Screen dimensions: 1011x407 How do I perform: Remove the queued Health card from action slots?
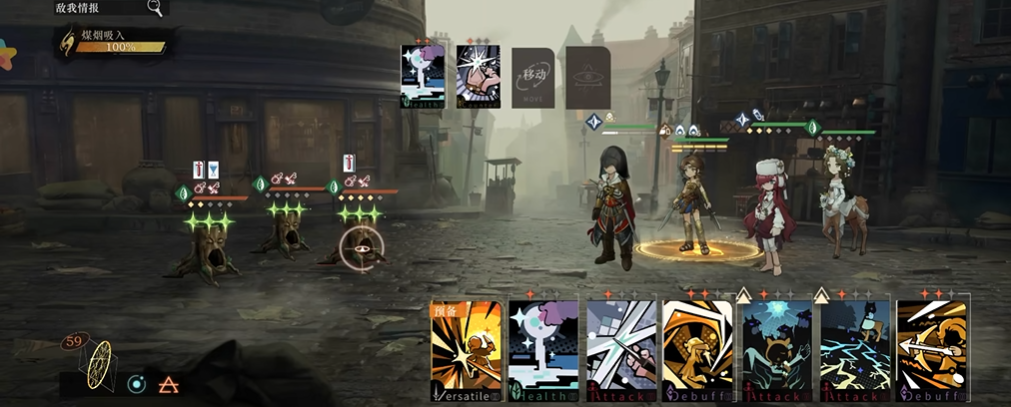[x=422, y=75]
